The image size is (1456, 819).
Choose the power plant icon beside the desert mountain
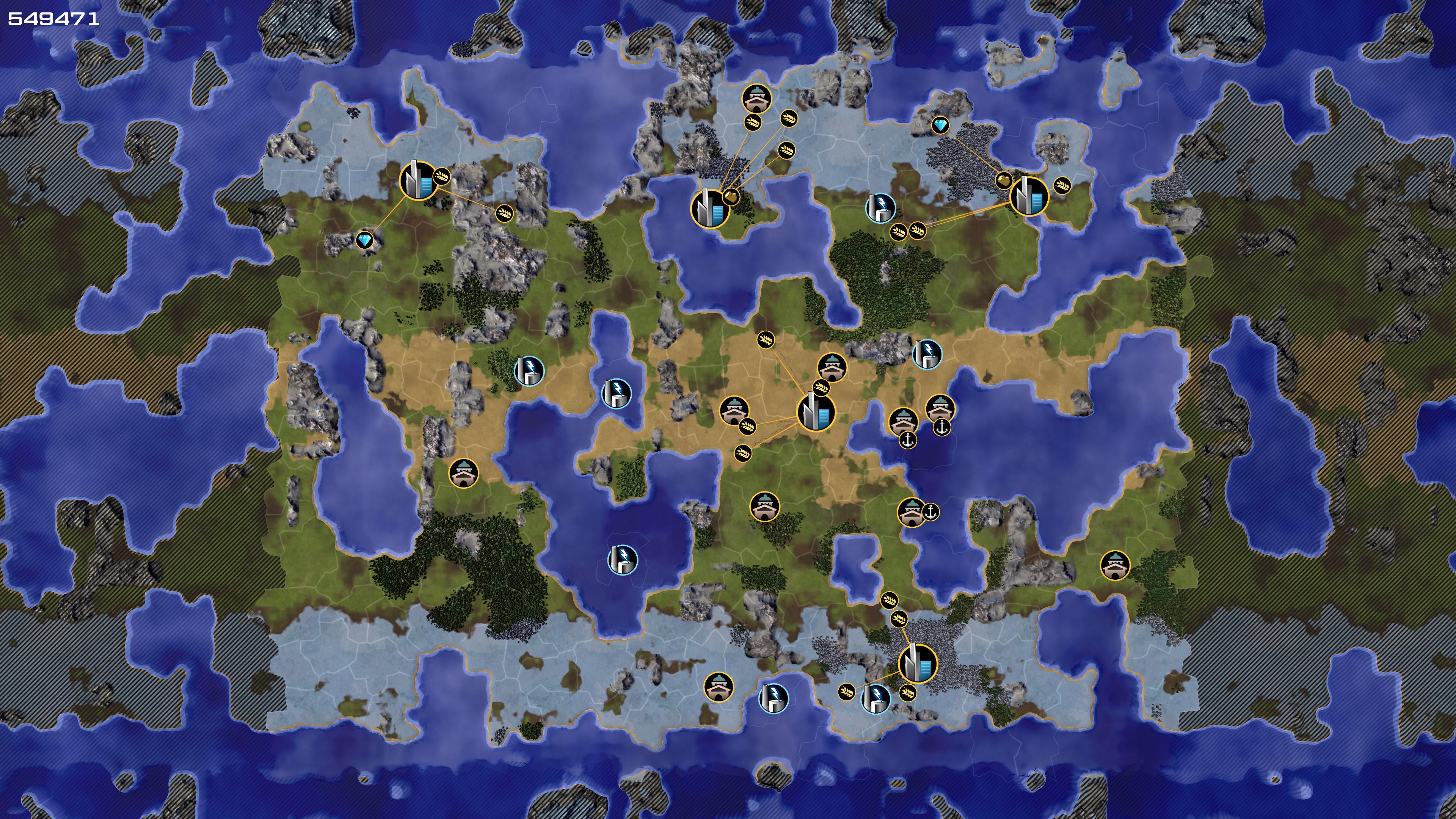coord(927,354)
